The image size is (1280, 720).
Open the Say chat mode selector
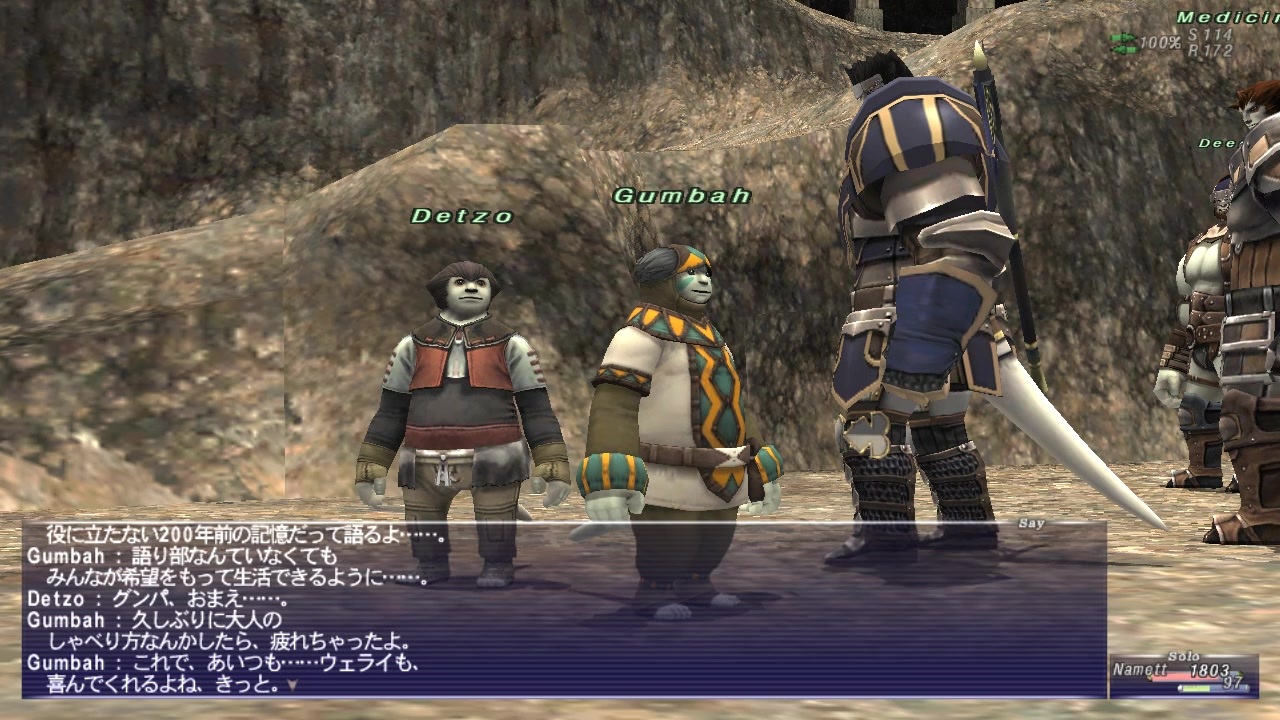coord(1030,522)
